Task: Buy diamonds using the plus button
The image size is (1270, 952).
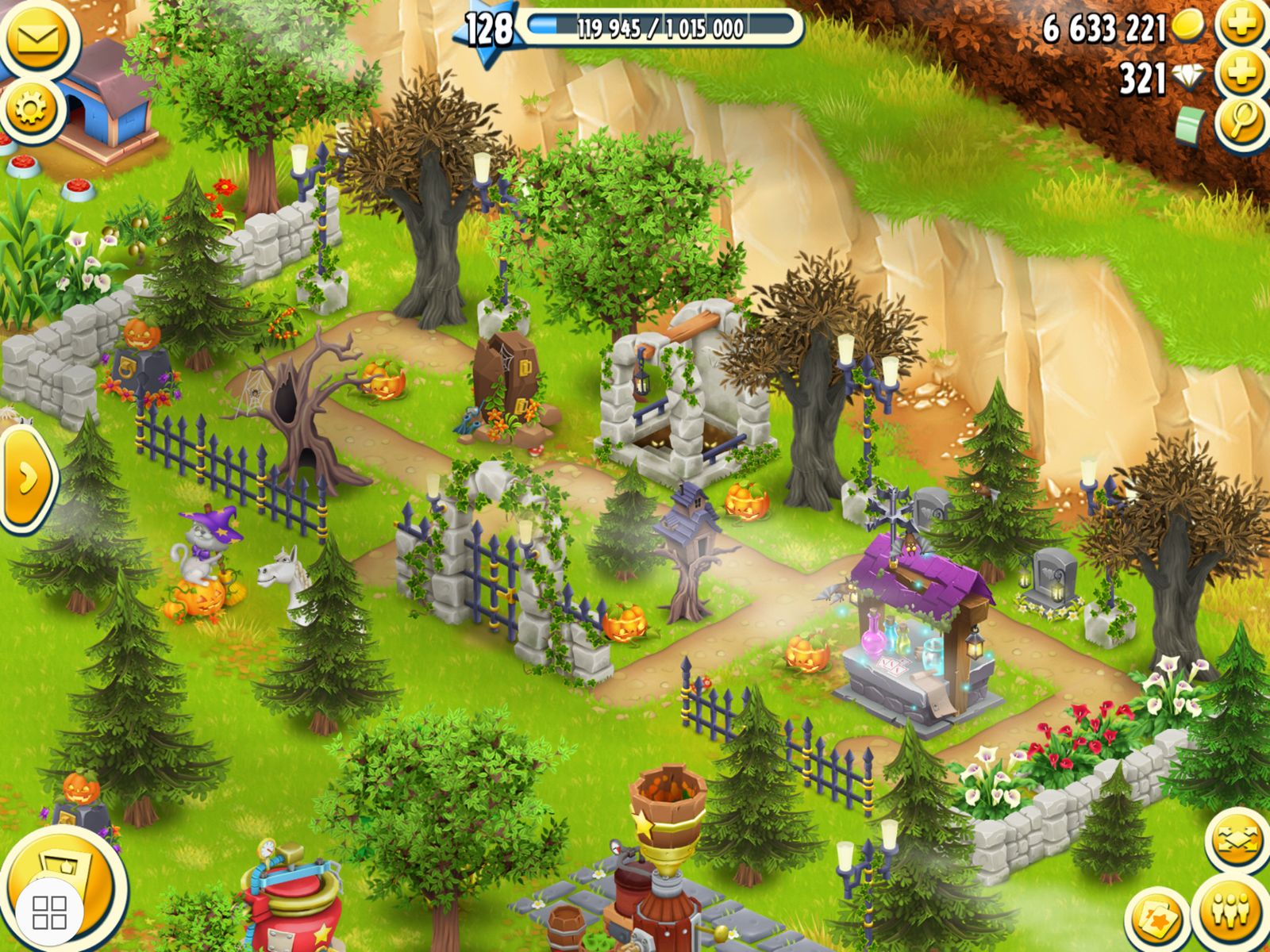Action: point(1241,75)
